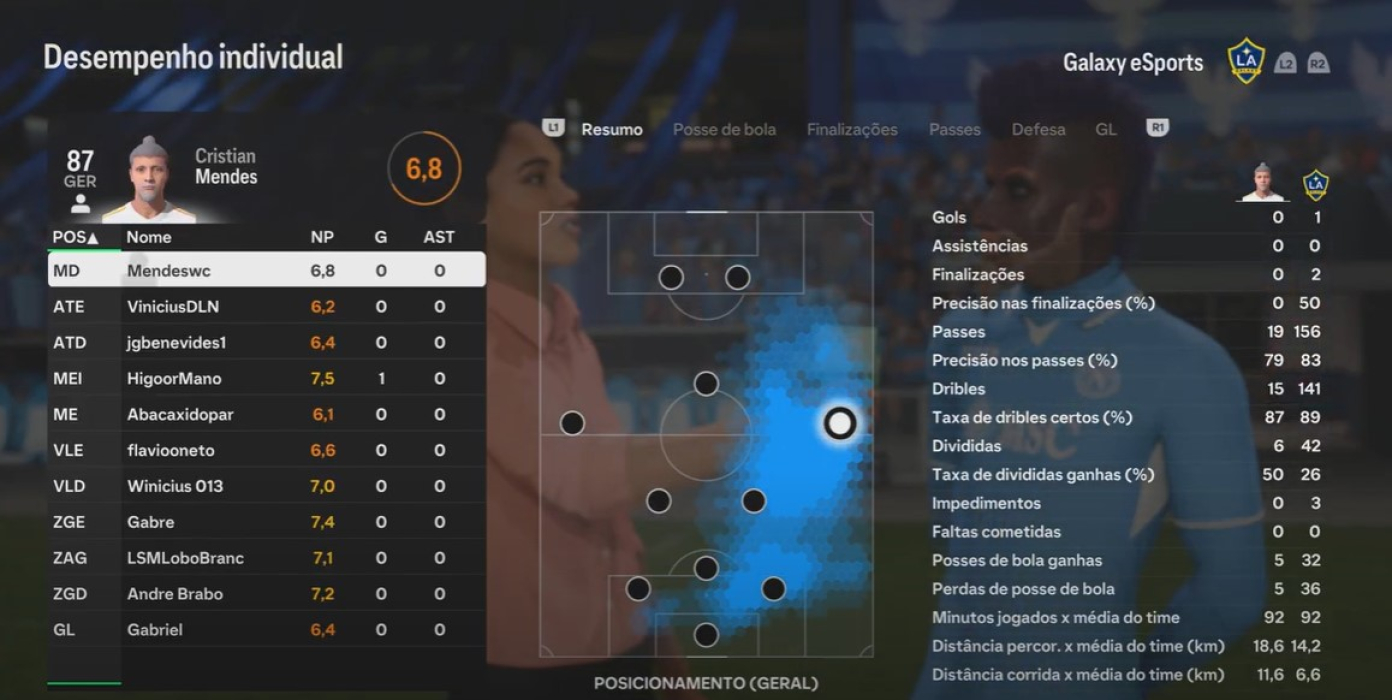Select LSMLoboBranc row
The image size is (1392, 700).
click(266, 558)
